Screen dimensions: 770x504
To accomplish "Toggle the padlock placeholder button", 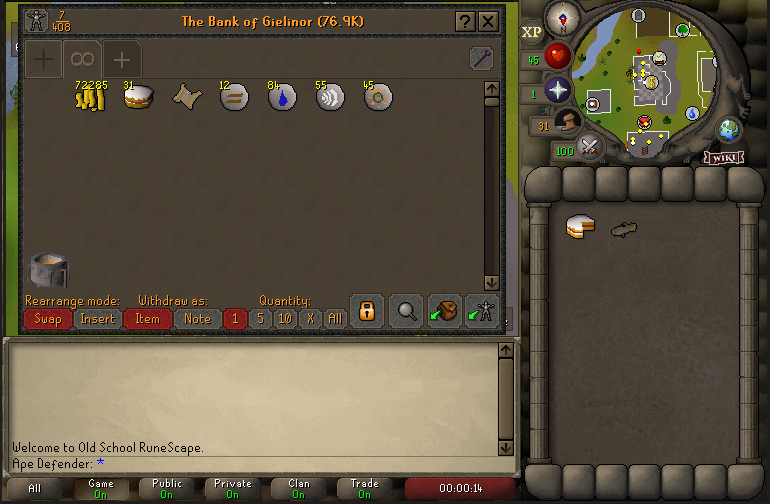I will tap(367, 311).
